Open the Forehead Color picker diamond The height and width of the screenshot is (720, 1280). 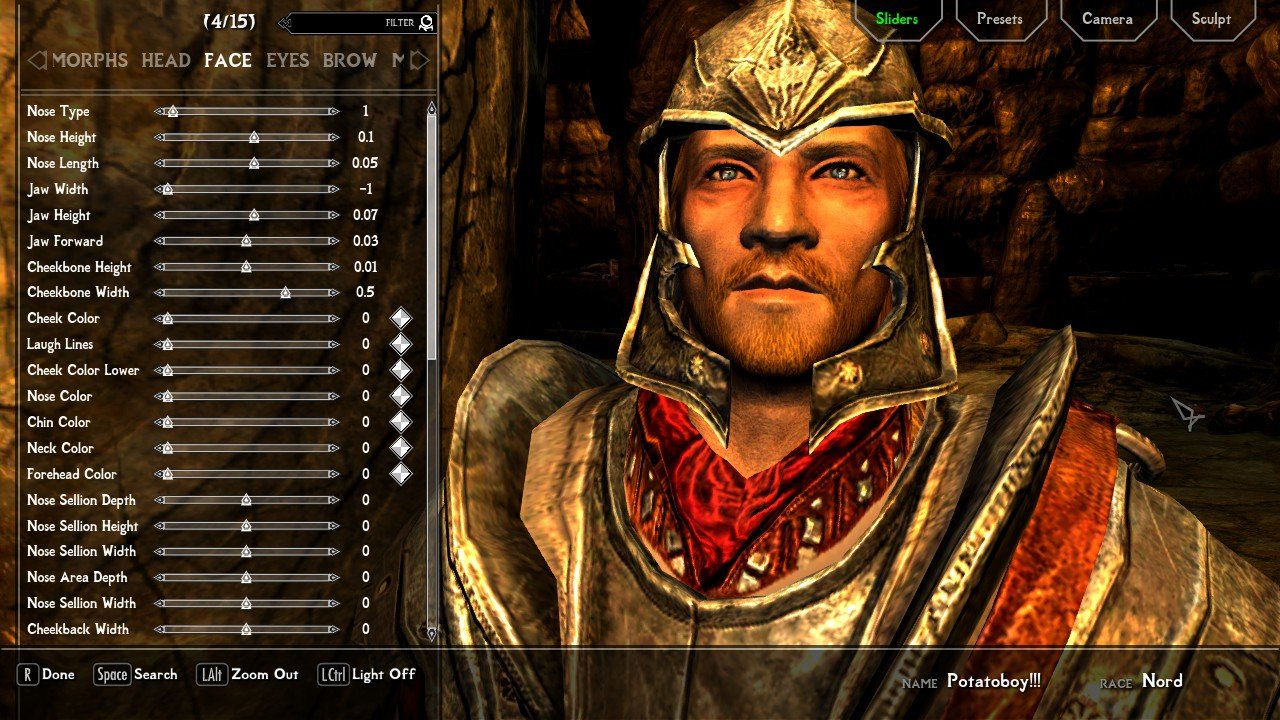400,474
